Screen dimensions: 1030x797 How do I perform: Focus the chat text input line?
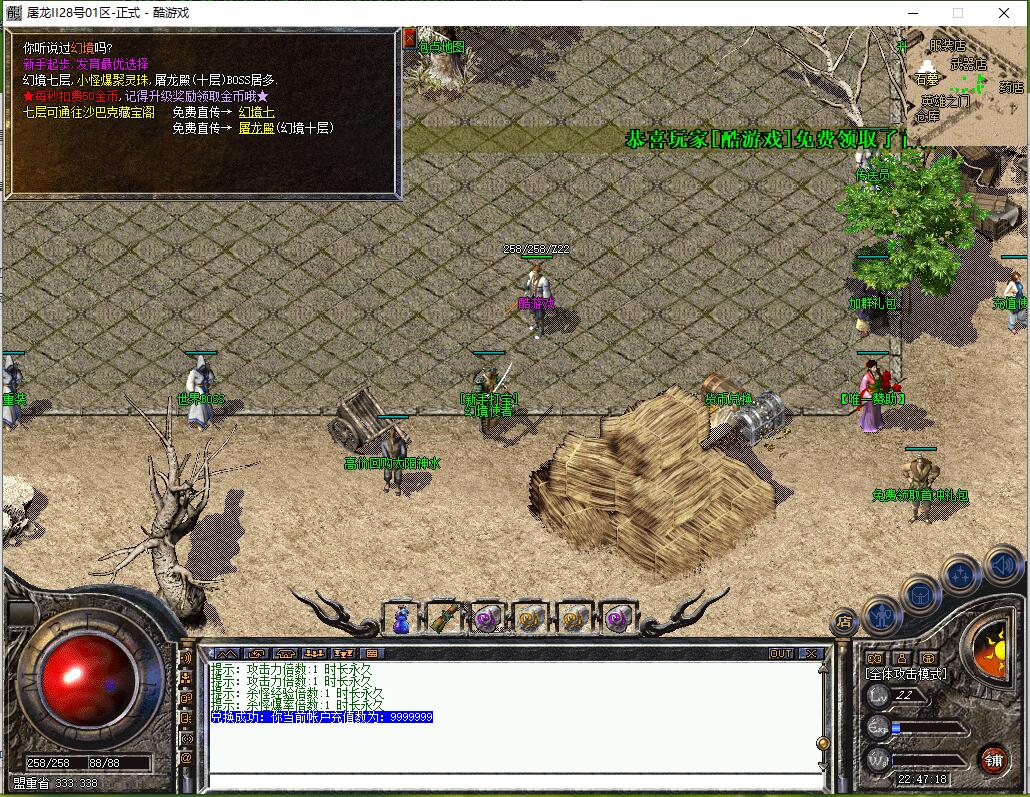click(x=510, y=781)
